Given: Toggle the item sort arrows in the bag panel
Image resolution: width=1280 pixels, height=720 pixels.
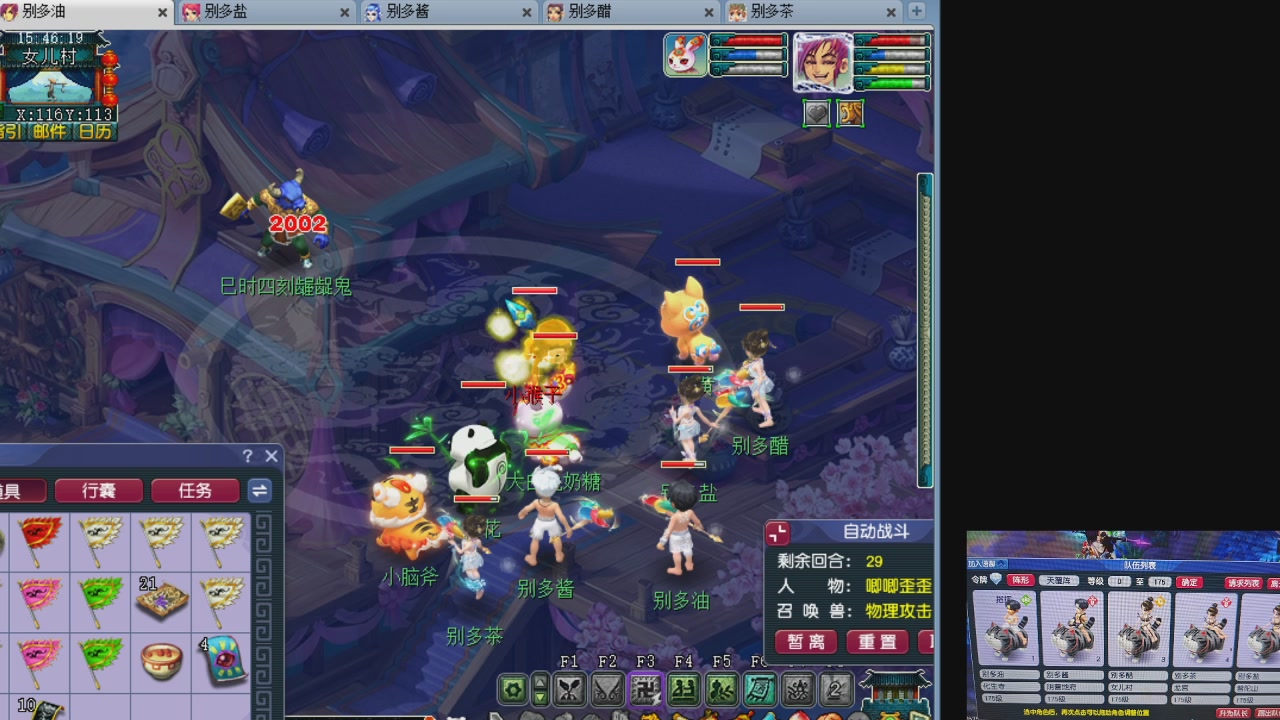Looking at the screenshot, I should click(259, 491).
